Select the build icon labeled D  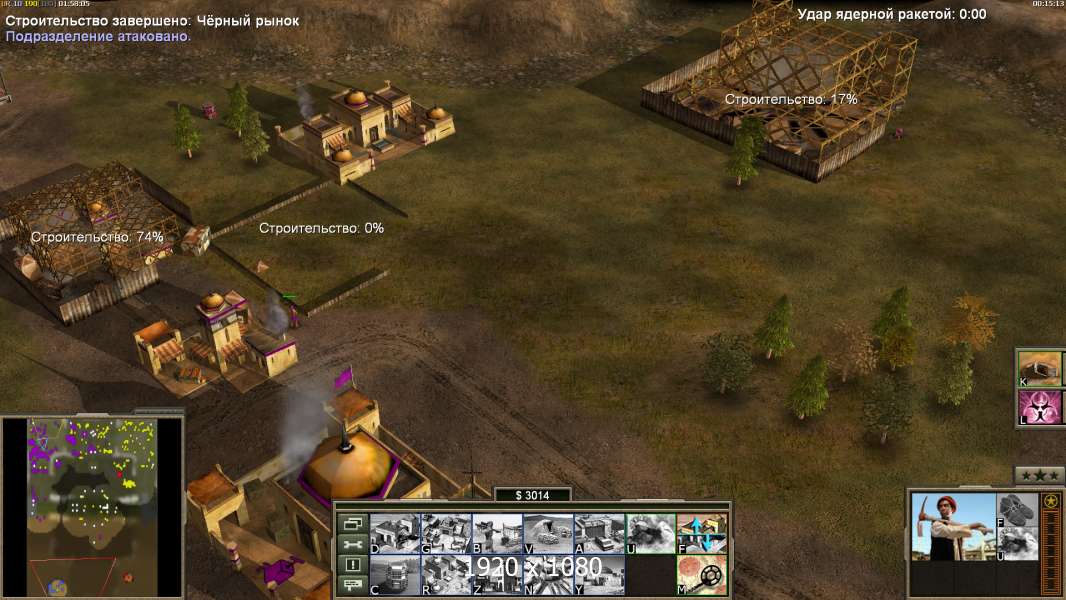coord(395,533)
